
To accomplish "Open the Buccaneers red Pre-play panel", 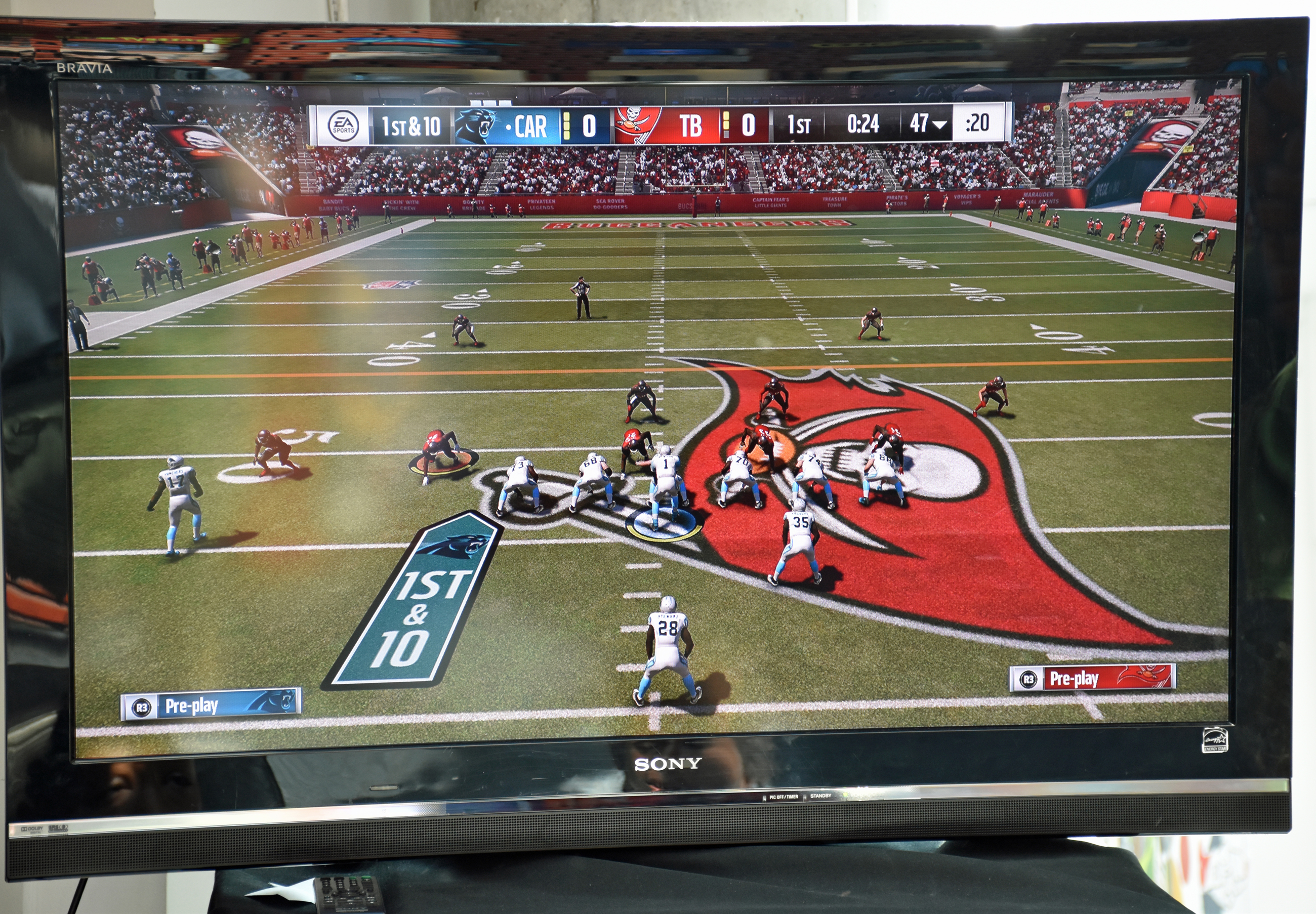I will (x=1092, y=679).
